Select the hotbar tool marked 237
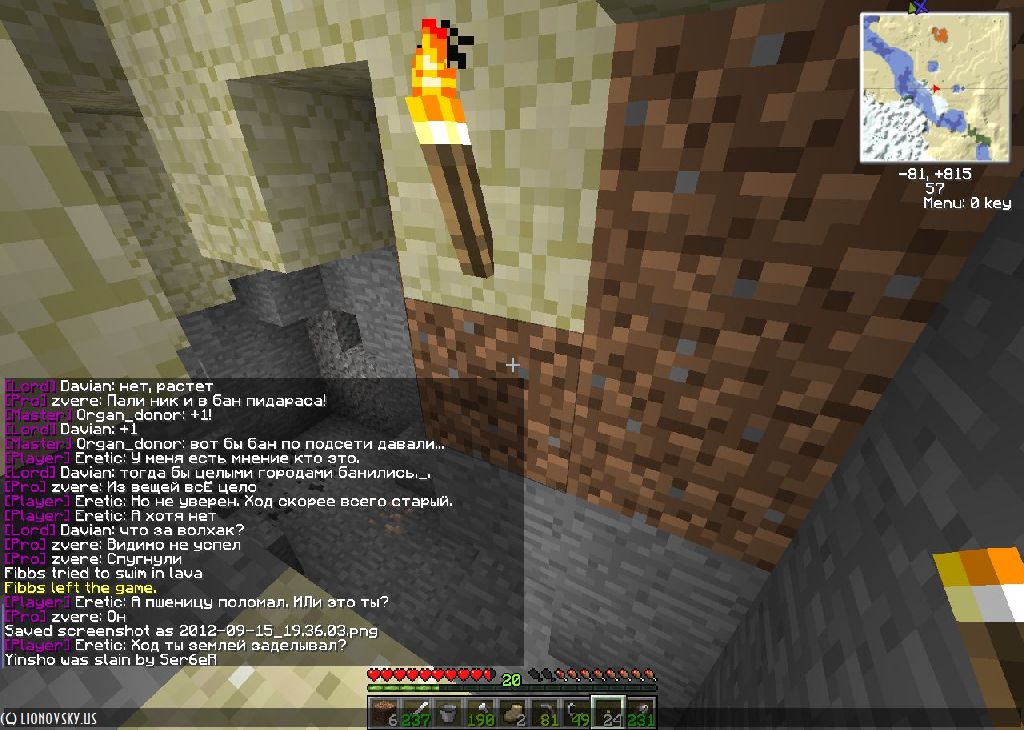Image resolution: width=1024 pixels, height=730 pixels. point(417,714)
